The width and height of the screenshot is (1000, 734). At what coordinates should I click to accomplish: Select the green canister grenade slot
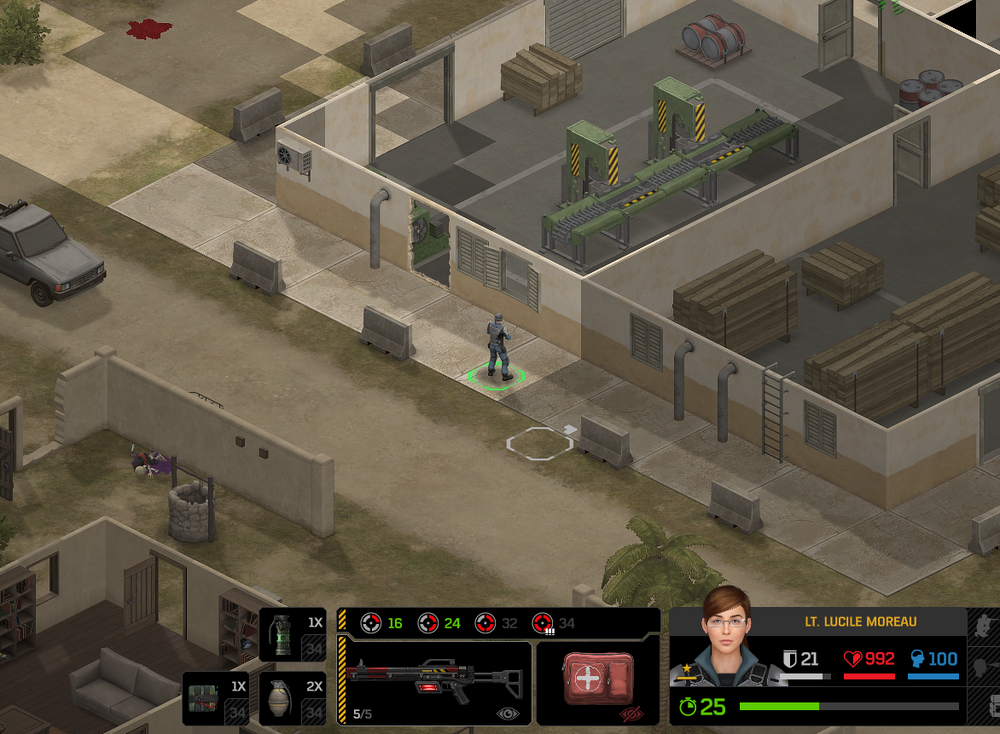pos(291,635)
